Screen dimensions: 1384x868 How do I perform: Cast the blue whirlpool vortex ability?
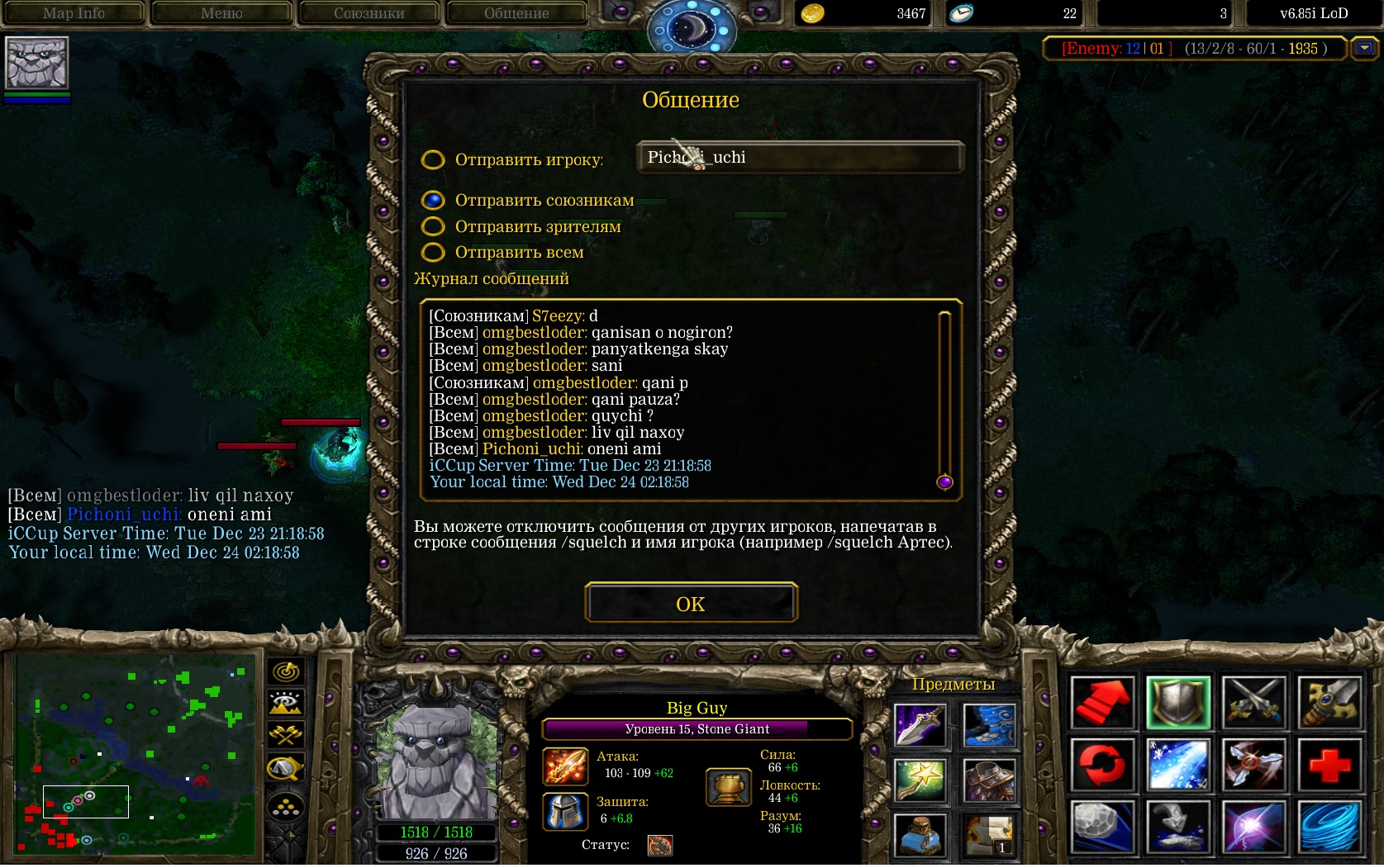coord(1329,827)
